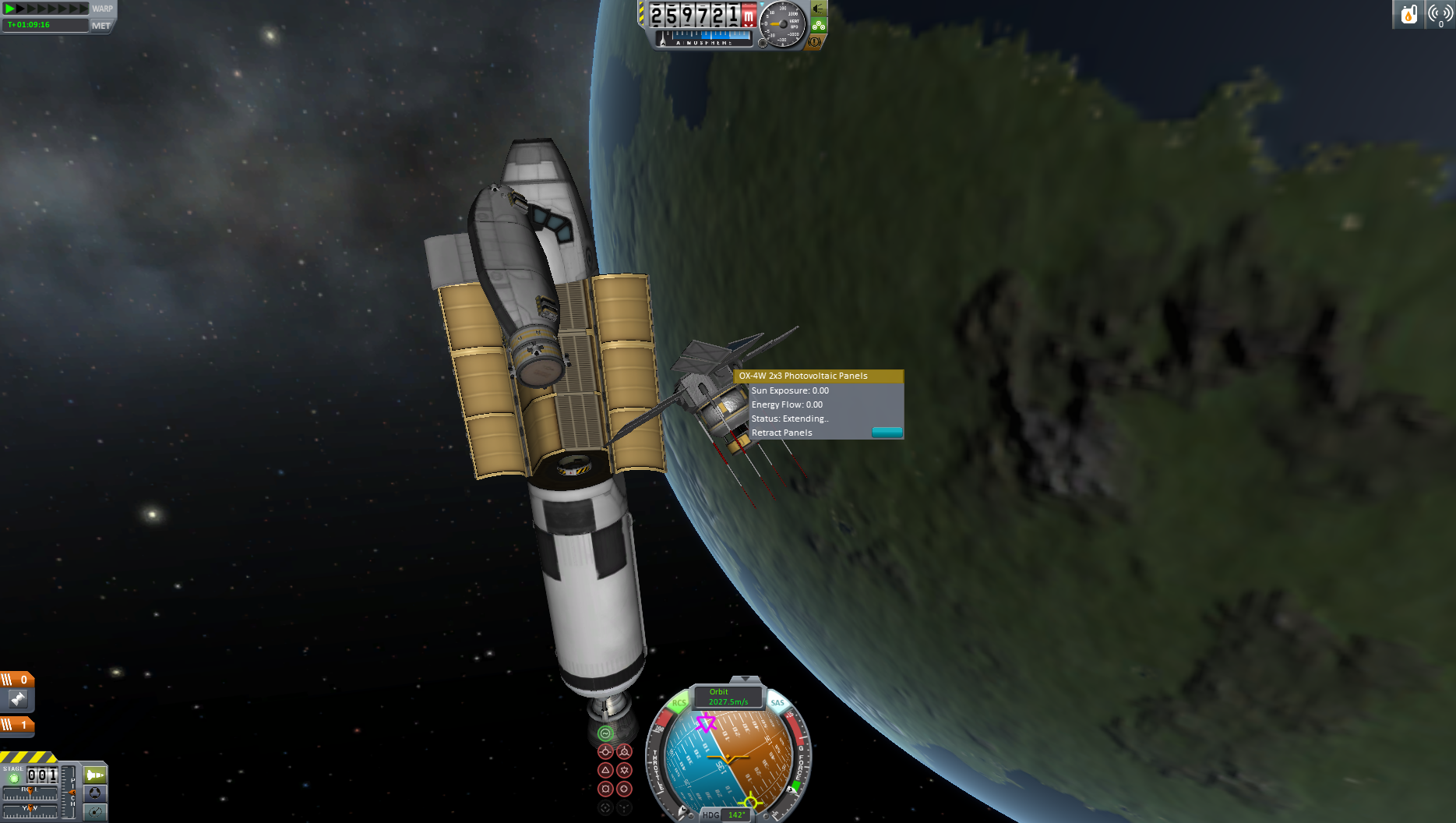Switch to docking mode button
The image size is (1456, 823).
[x=94, y=793]
